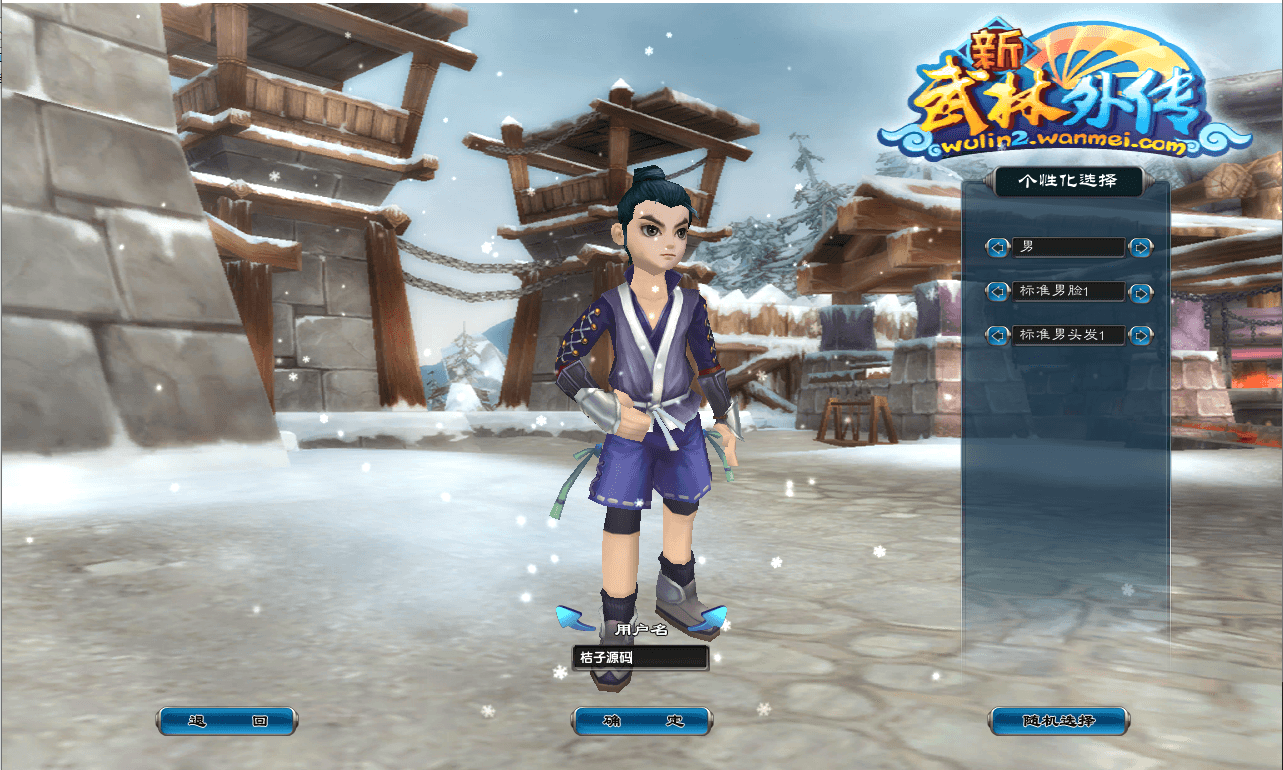Click the 退回 back button
The height and width of the screenshot is (770, 1283).
[227, 721]
